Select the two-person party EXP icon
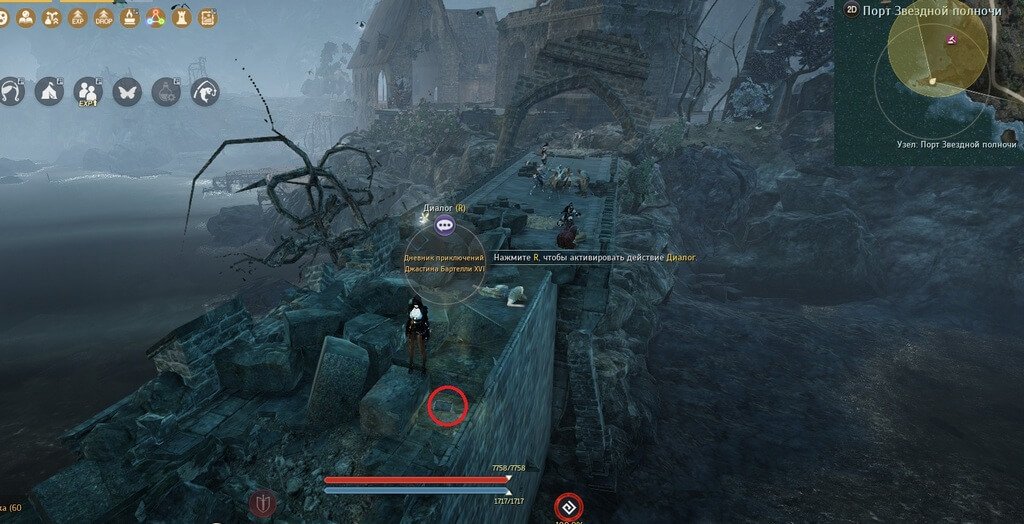The width and height of the screenshot is (1024, 524). (x=88, y=92)
